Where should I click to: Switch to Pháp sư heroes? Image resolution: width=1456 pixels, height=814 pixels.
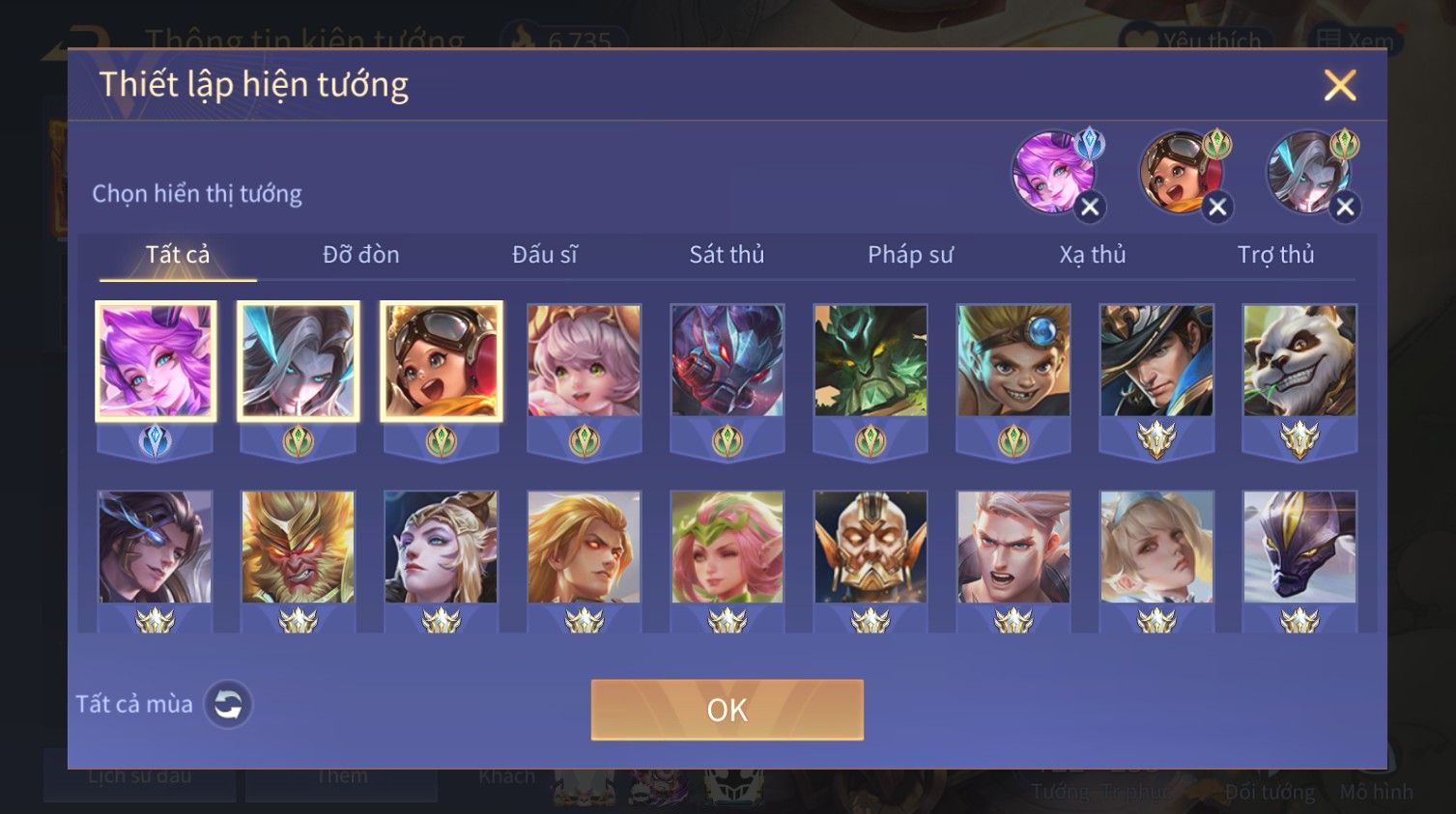[910, 255]
